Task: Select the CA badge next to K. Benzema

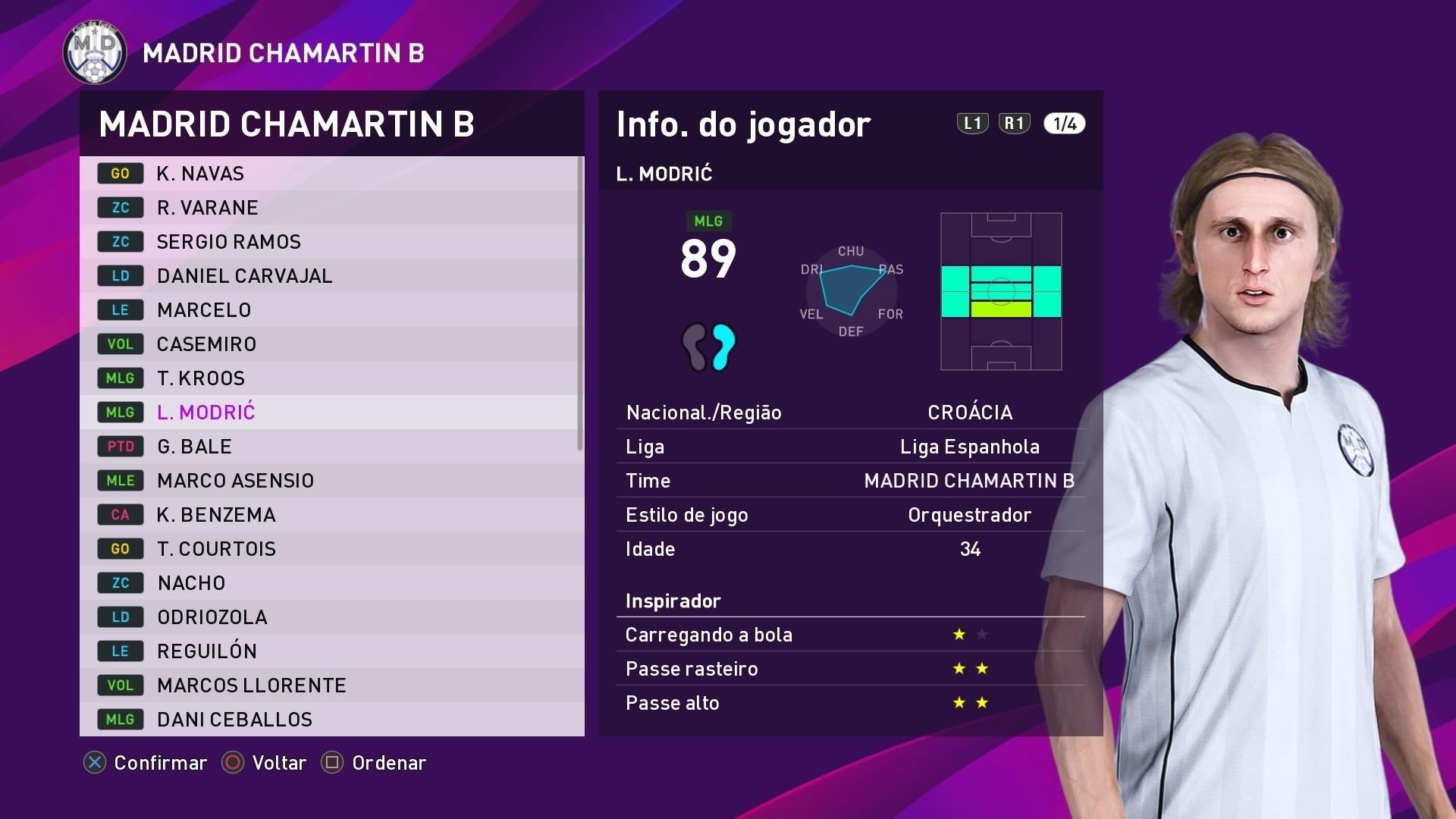Action: [x=120, y=514]
